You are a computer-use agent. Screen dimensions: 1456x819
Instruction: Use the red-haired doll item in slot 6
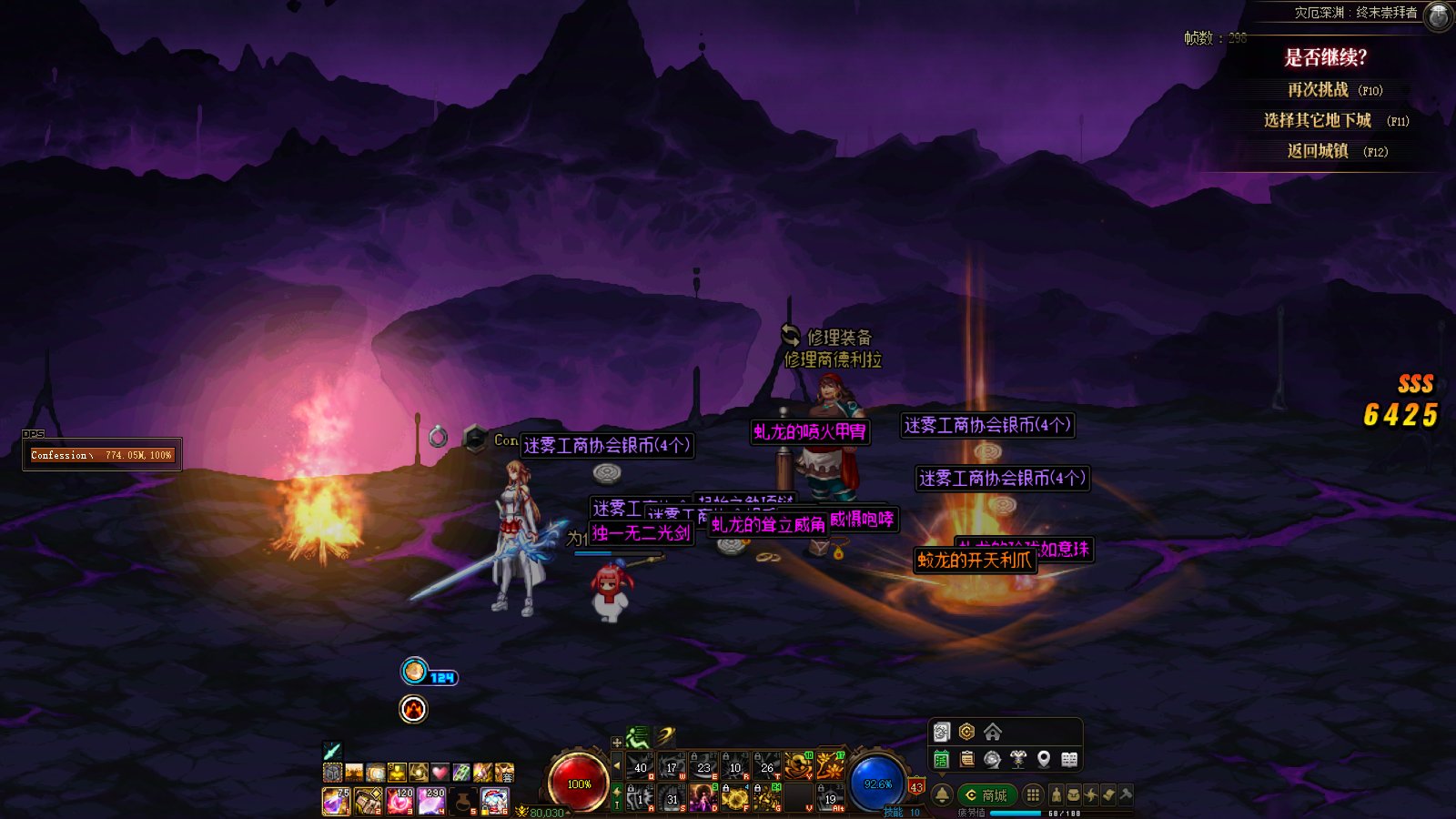pos(494,801)
